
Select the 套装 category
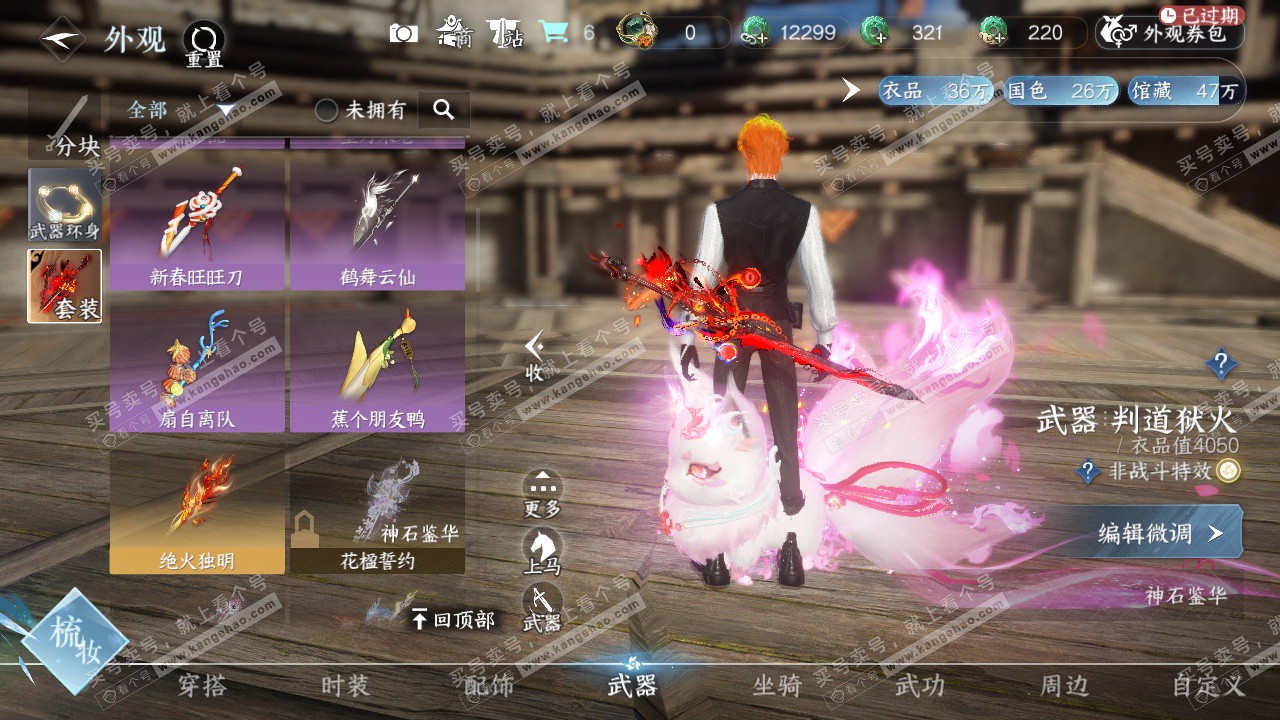65,286
